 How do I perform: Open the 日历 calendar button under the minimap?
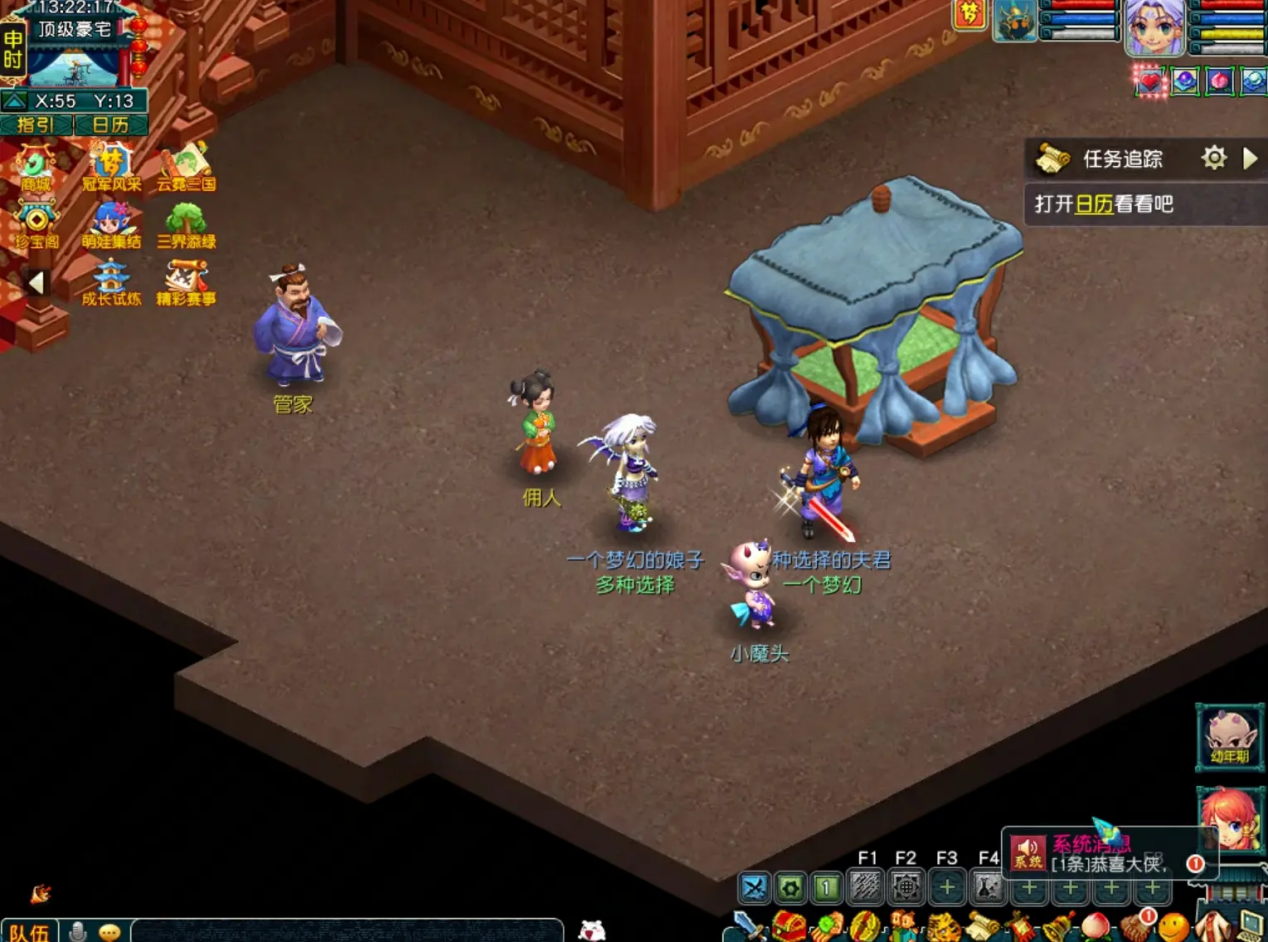110,125
